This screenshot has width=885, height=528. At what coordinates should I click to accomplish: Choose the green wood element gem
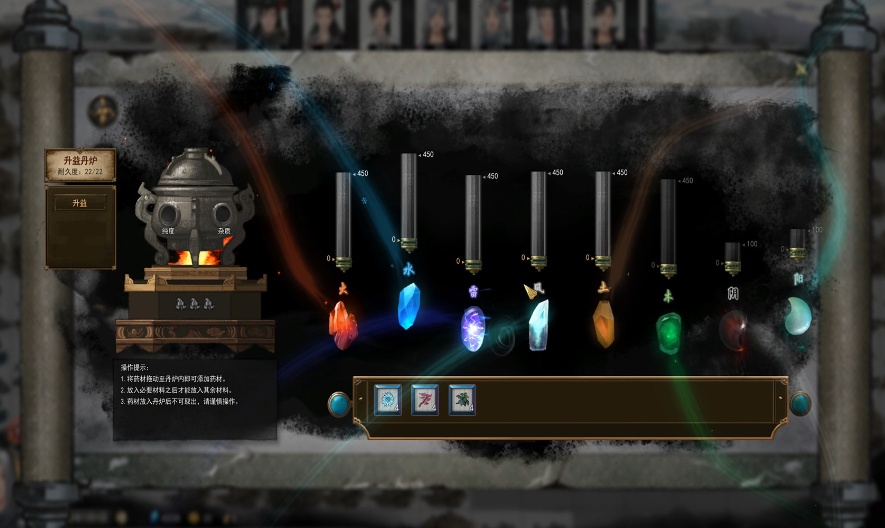click(x=668, y=331)
